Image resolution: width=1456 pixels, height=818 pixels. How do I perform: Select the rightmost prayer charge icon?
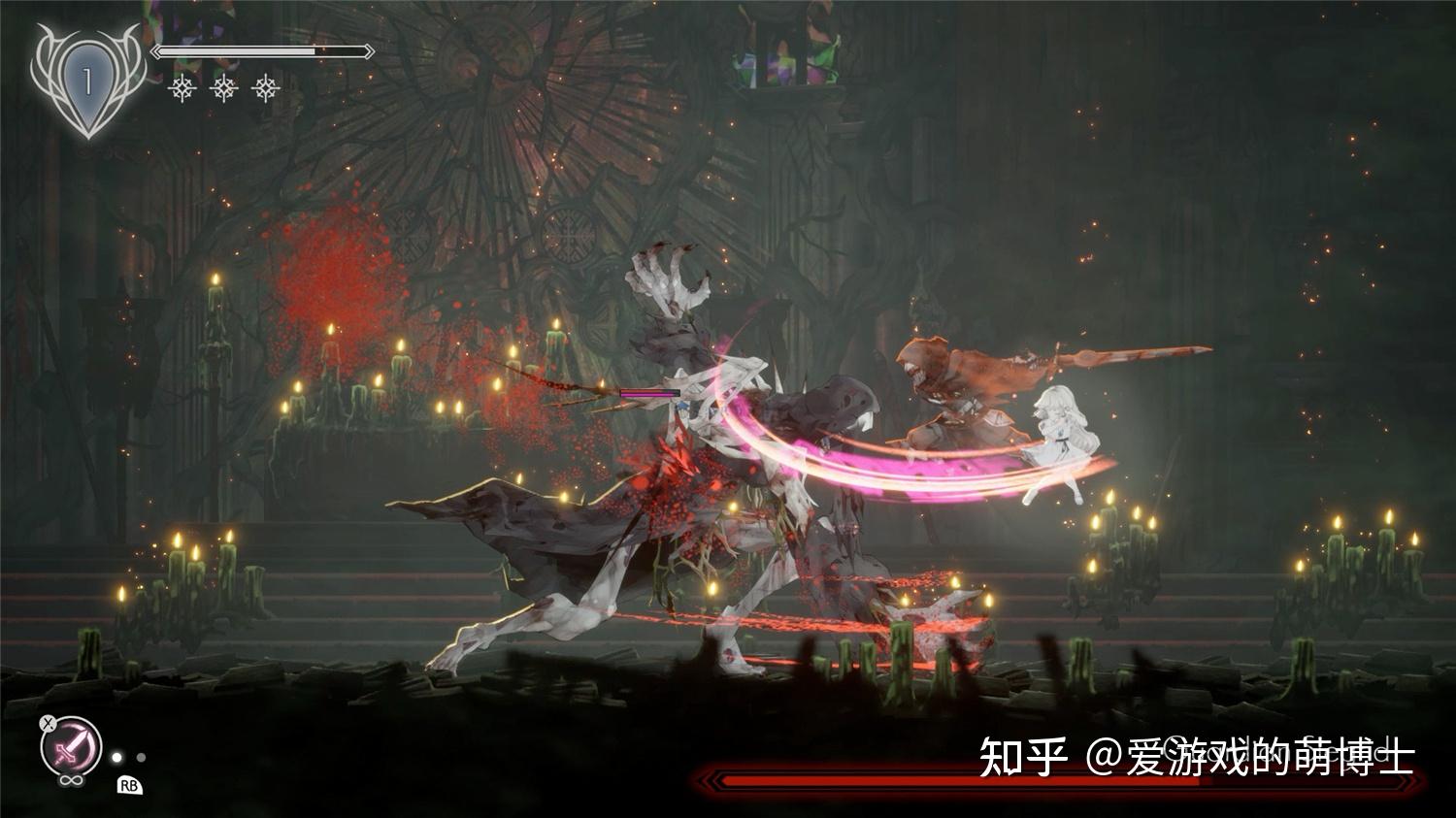tap(265, 88)
